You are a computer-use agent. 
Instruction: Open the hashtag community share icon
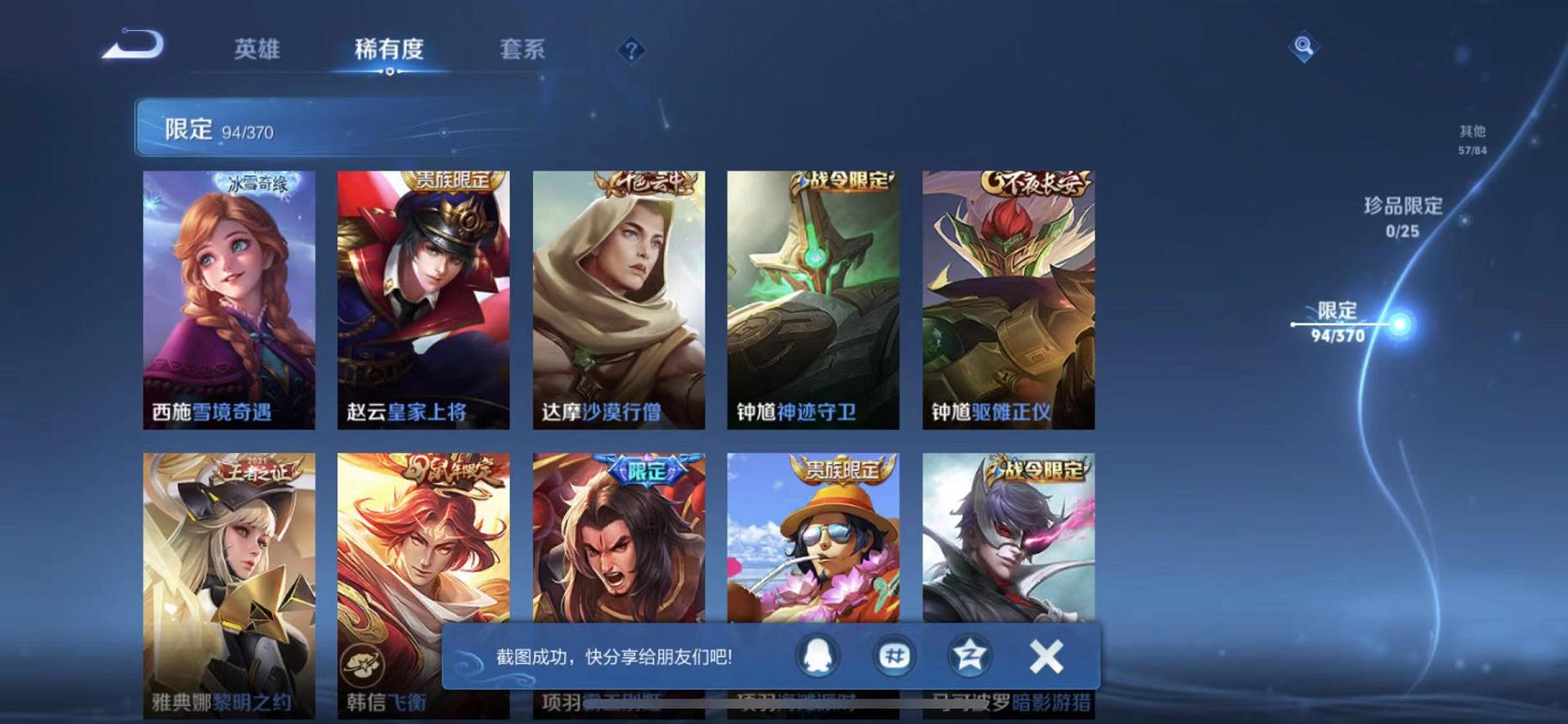(x=894, y=655)
